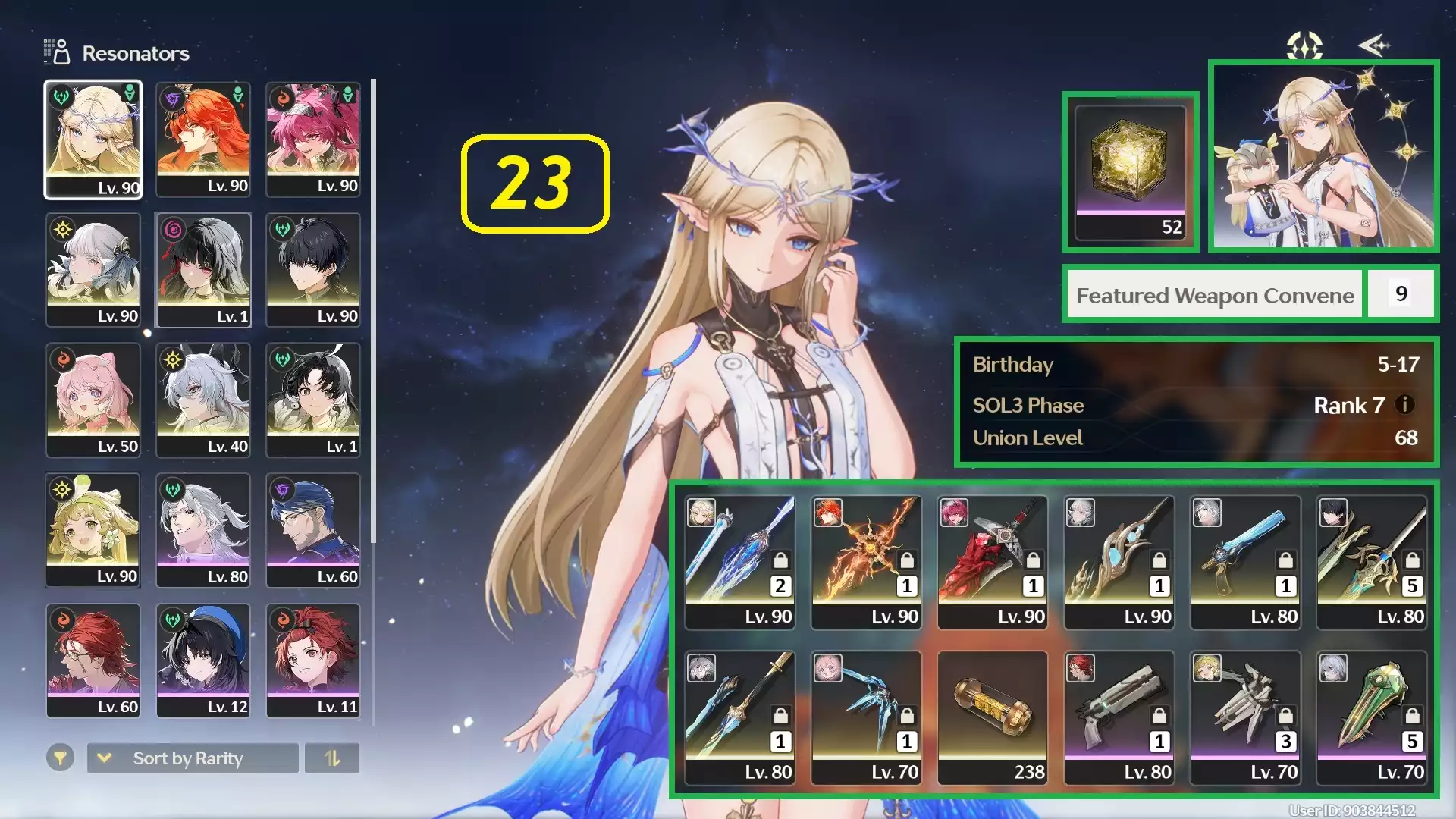The width and height of the screenshot is (1456, 819).
Task: Select the blue crystal sword Lv. 90 weapon
Action: click(739, 562)
